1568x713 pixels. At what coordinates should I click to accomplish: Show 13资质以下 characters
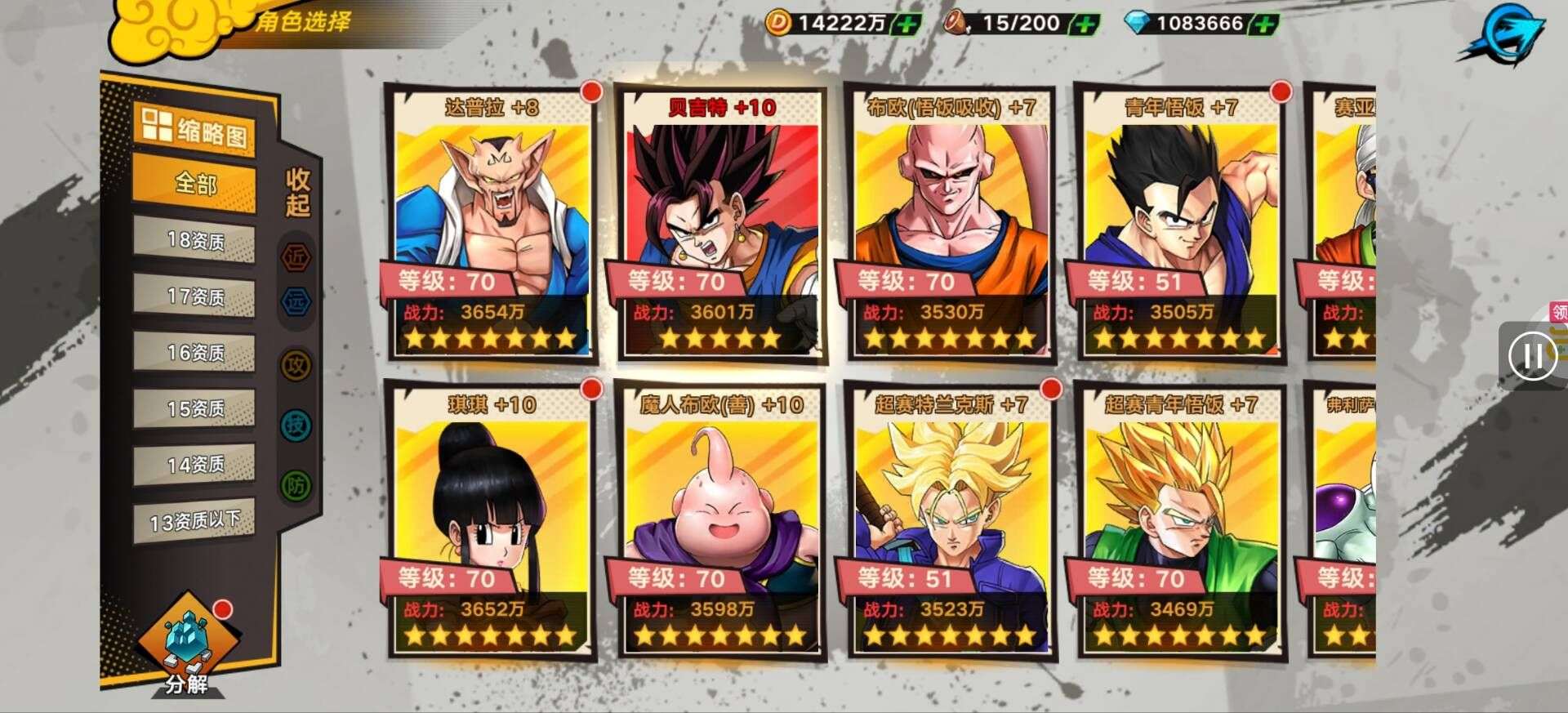pos(195,521)
